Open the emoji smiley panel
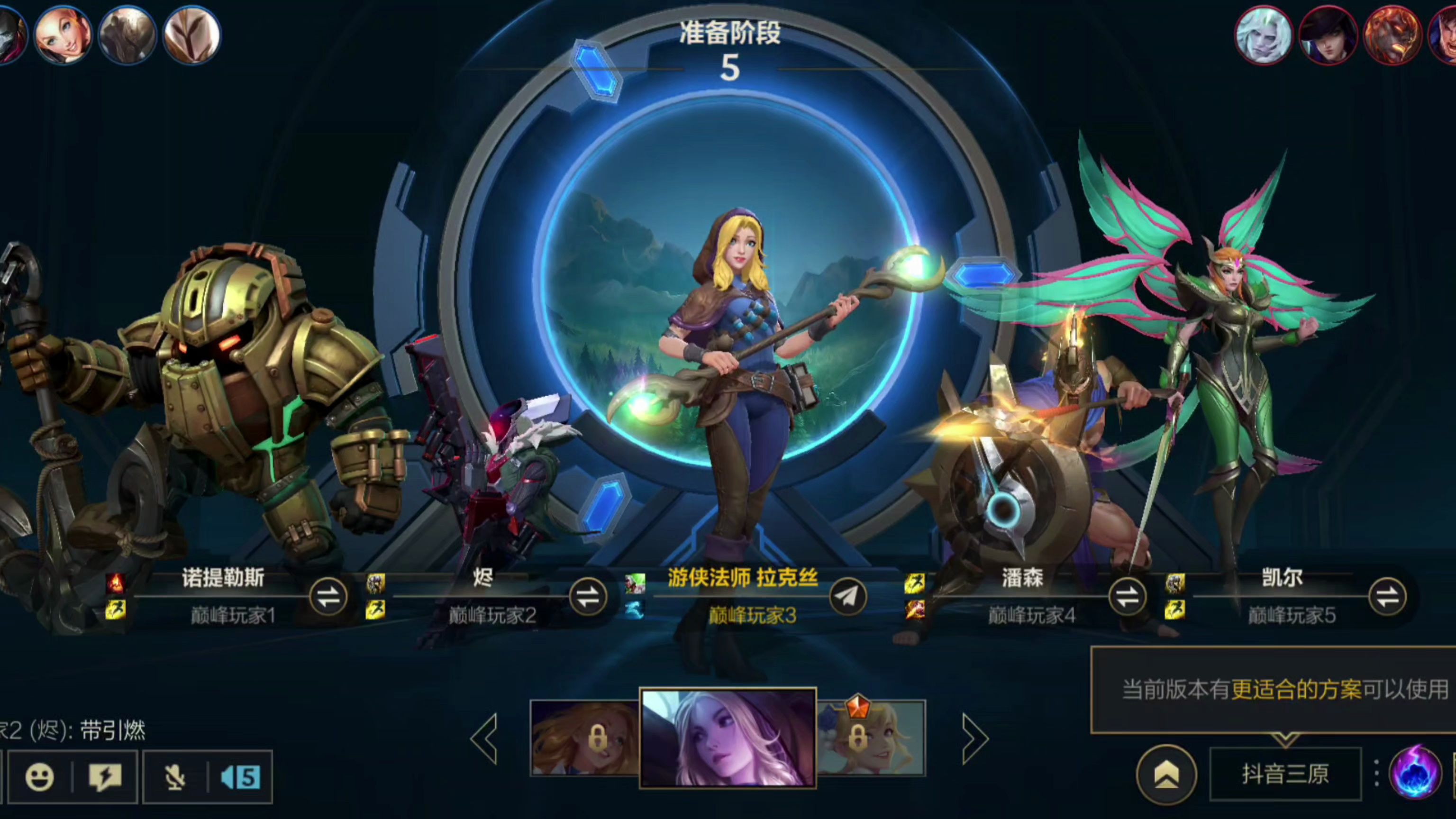 [x=39, y=777]
